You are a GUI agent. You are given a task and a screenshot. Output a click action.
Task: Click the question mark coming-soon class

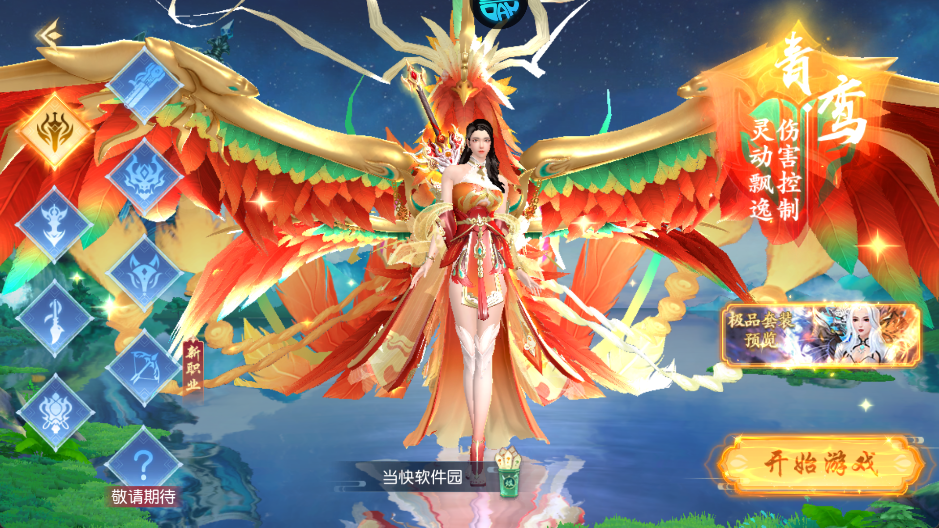pyautogui.click(x=144, y=460)
